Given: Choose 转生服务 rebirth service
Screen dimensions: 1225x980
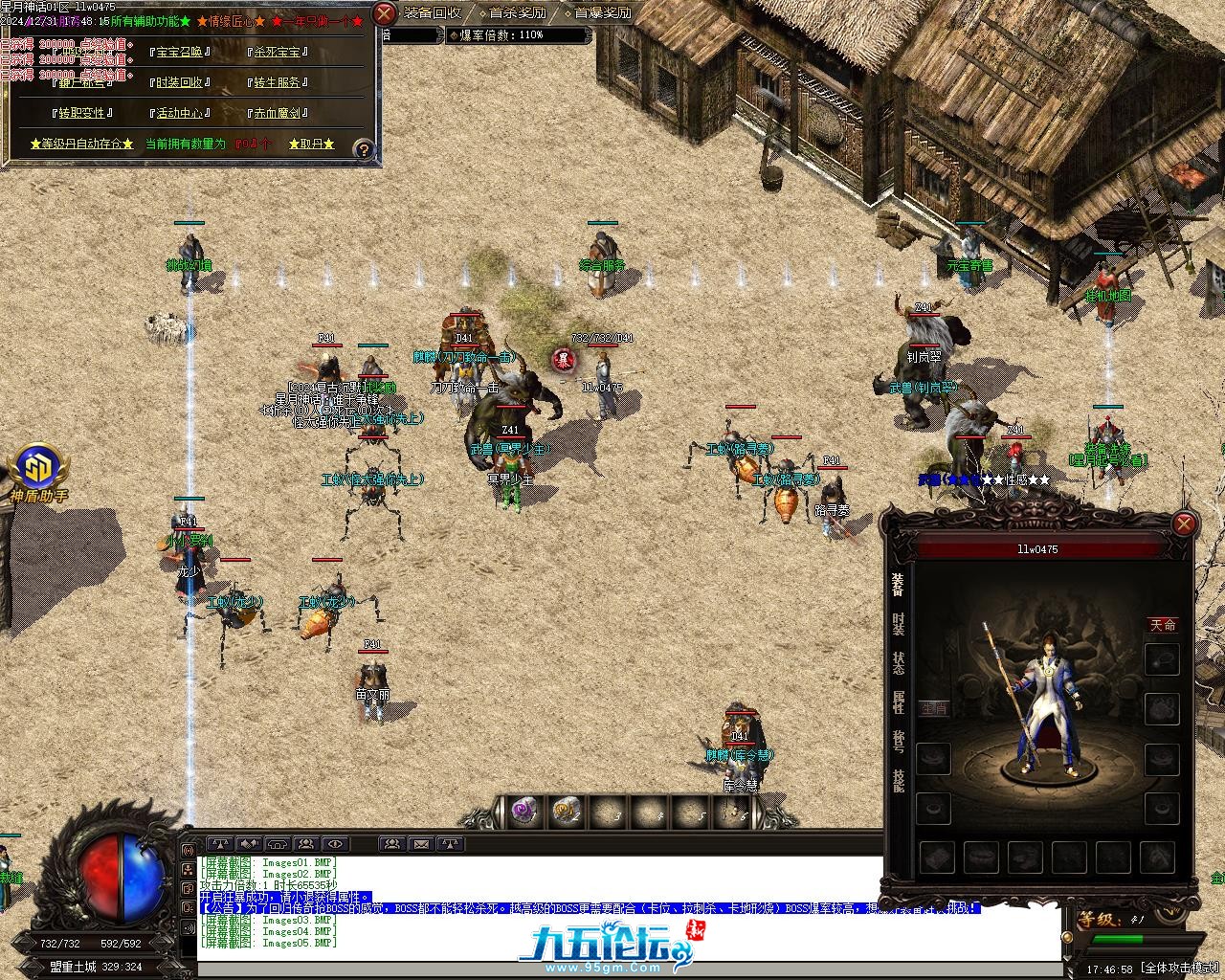Looking at the screenshot, I should [278, 83].
